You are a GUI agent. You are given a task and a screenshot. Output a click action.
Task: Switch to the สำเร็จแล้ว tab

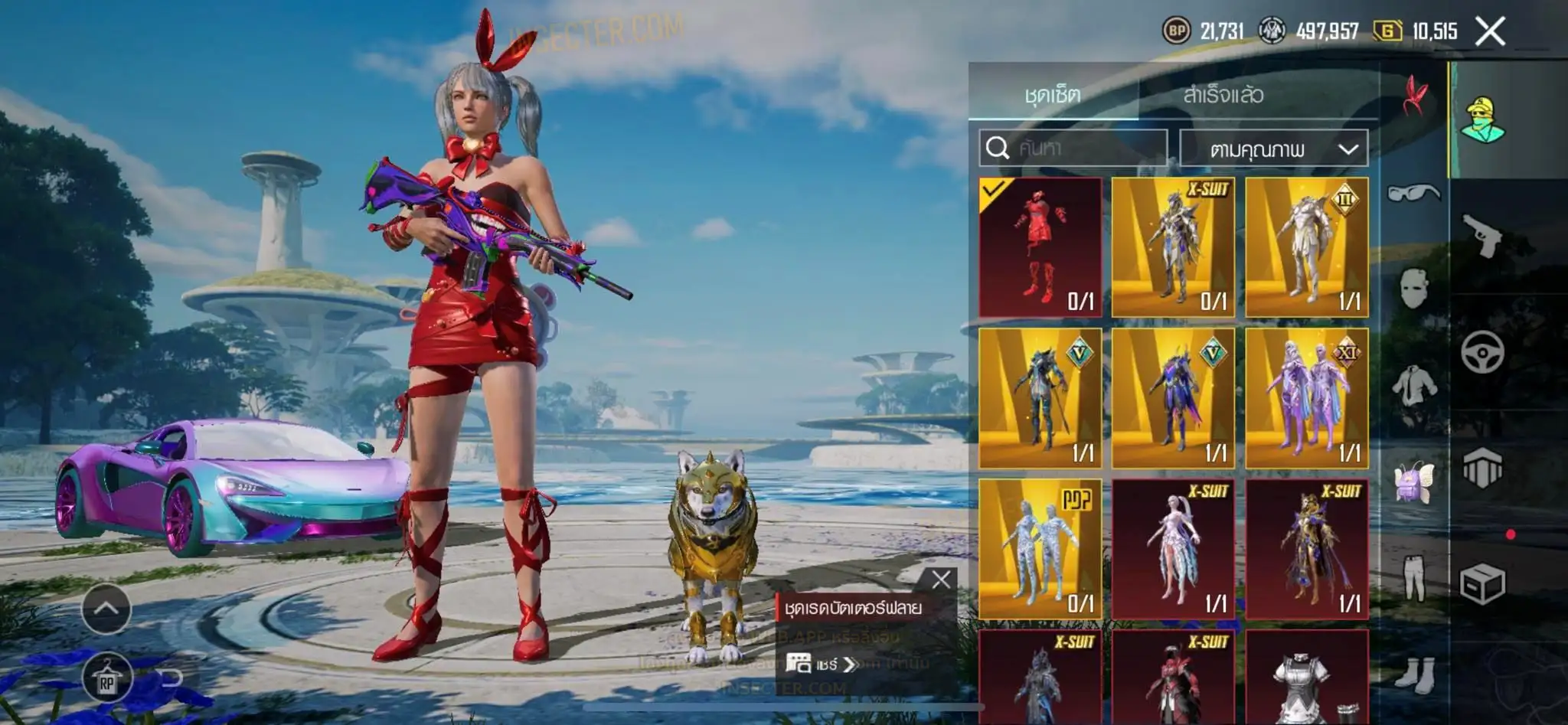click(x=1223, y=95)
